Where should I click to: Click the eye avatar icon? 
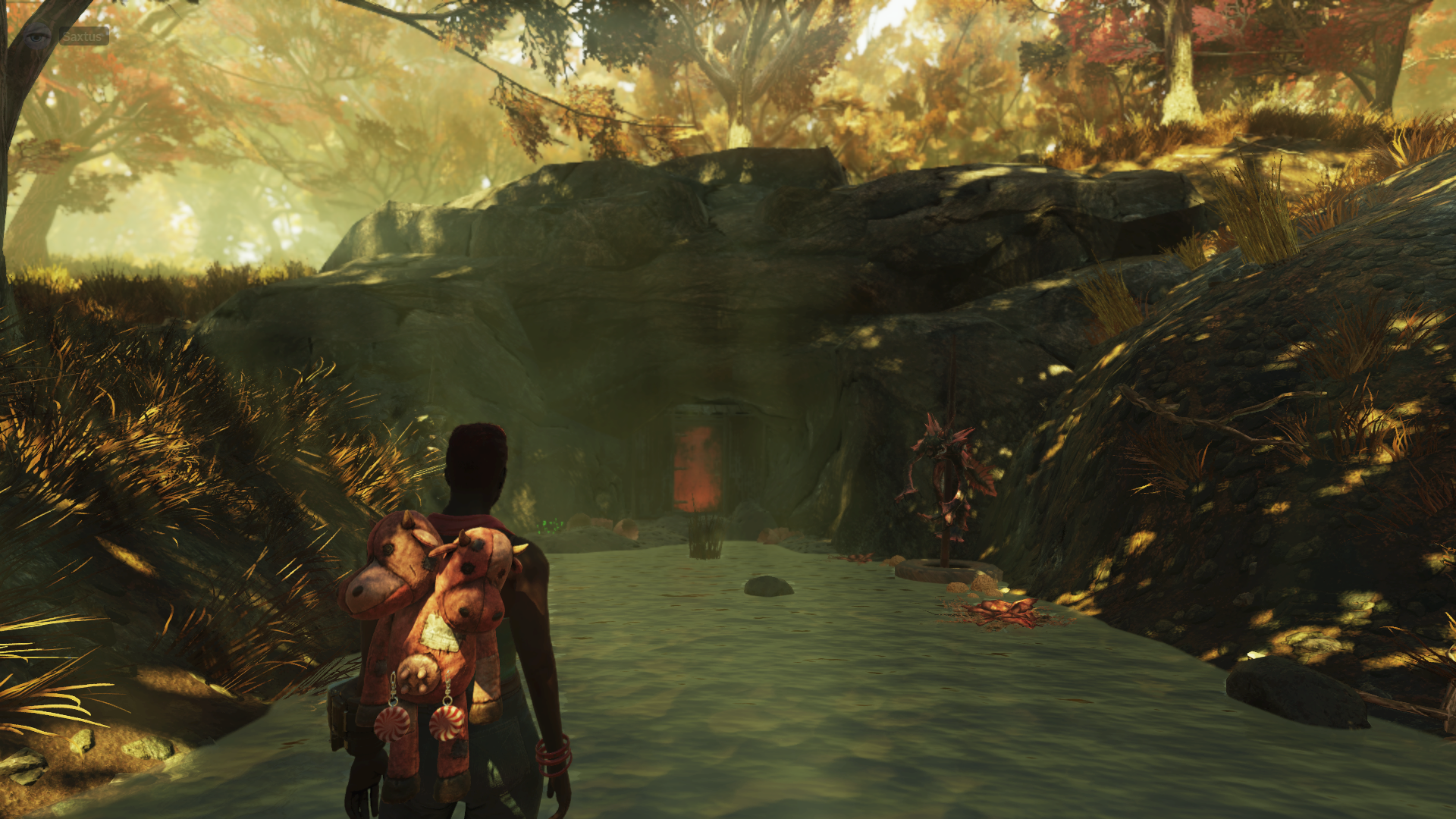click(37, 36)
